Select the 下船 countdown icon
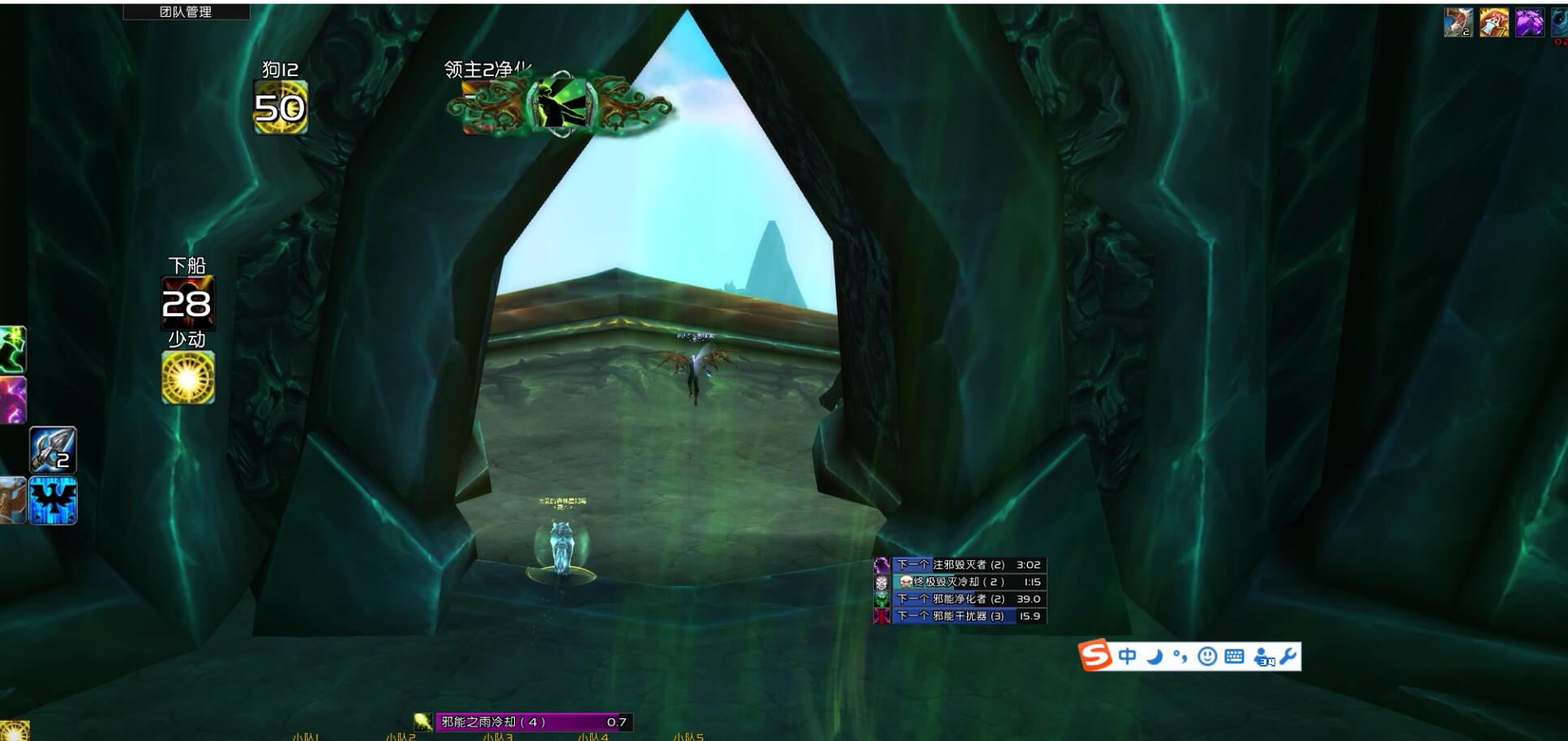This screenshot has height=741, width=1568. pyautogui.click(x=187, y=302)
